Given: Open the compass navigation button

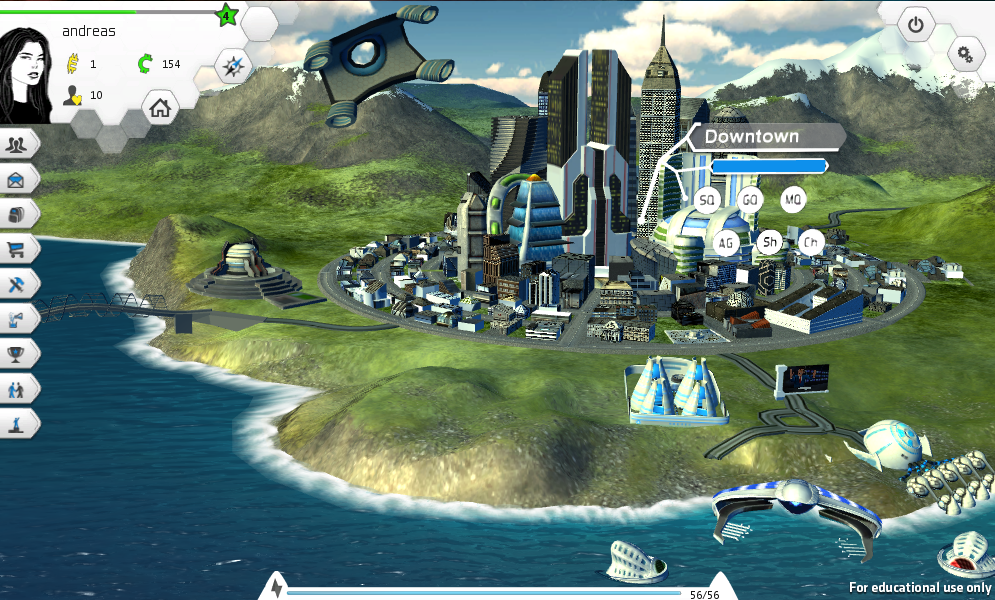Looking at the screenshot, I should point(234,67).
